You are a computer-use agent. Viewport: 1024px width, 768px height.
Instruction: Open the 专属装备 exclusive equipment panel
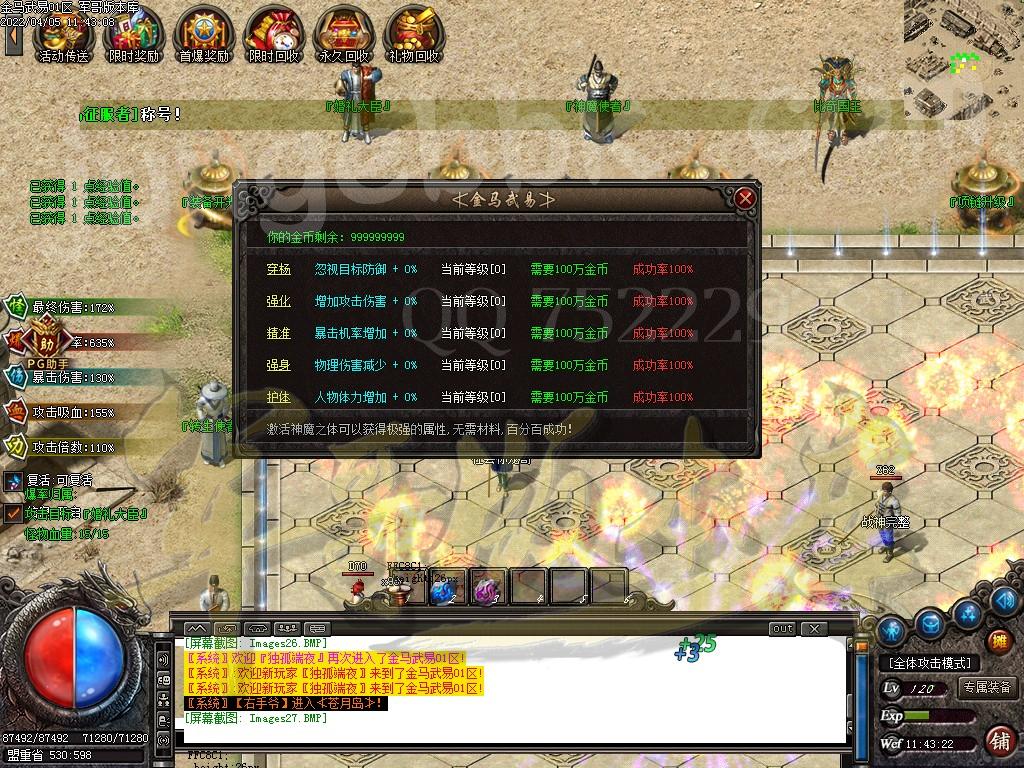point(987,688)
